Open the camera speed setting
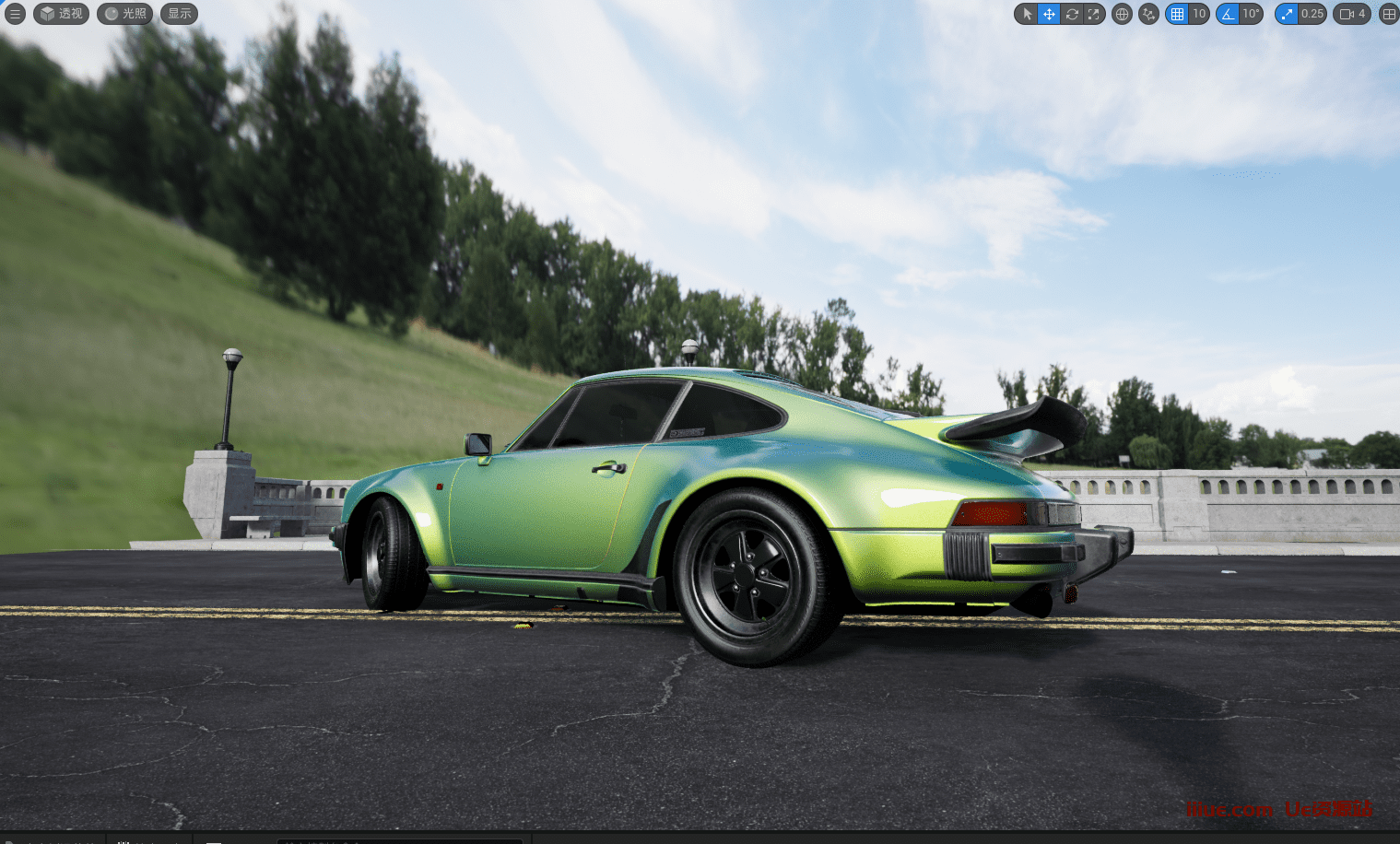This screenshot has width=1400, height=844. click(x=1352, y=14)
